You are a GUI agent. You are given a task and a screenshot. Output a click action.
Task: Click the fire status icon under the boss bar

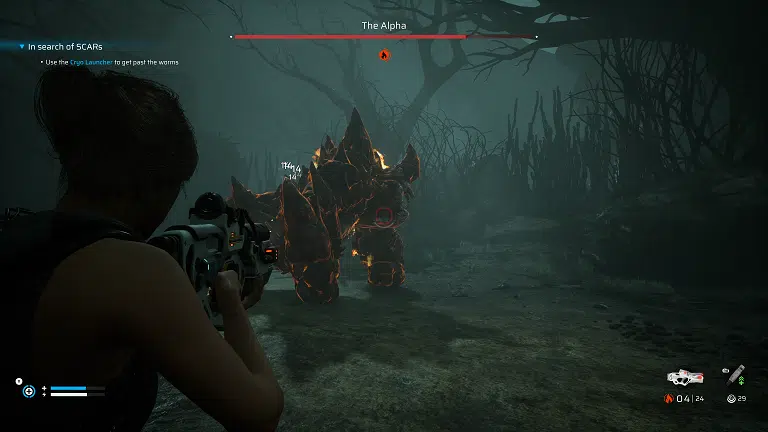click(x=383, y=54)
